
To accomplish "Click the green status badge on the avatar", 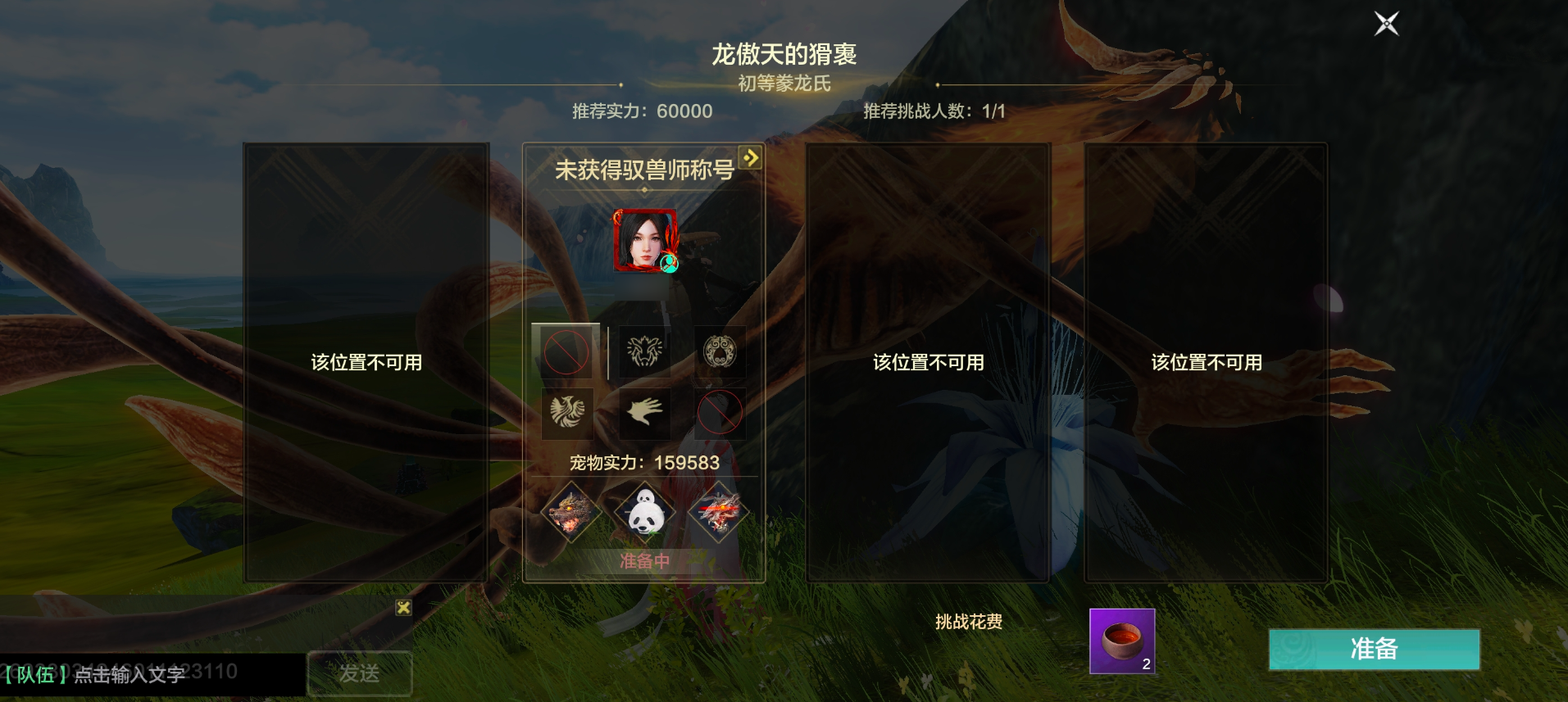I will coord(670,265).
